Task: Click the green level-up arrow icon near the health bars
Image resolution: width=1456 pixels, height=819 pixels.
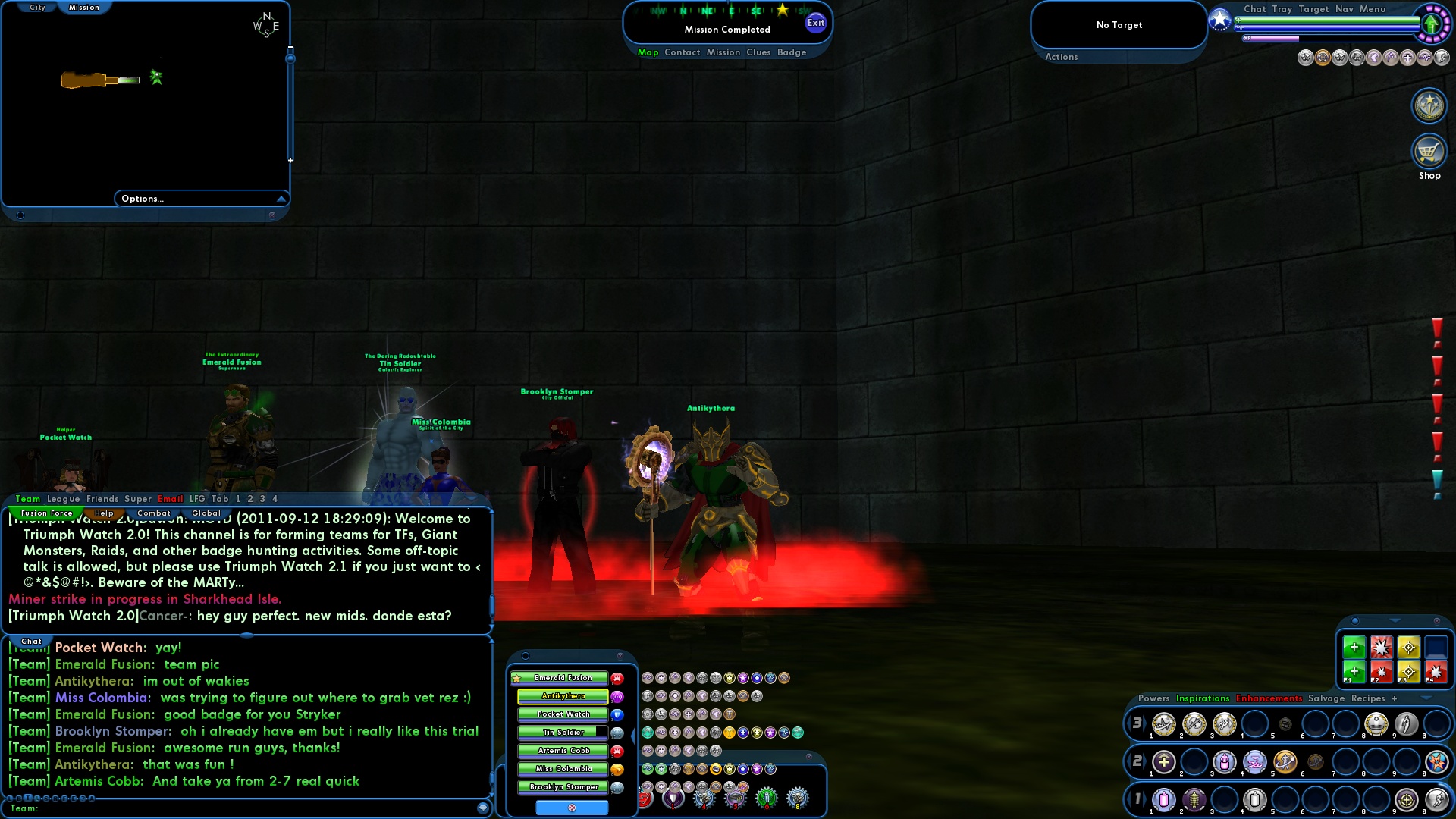Action: click(1433, 24)
